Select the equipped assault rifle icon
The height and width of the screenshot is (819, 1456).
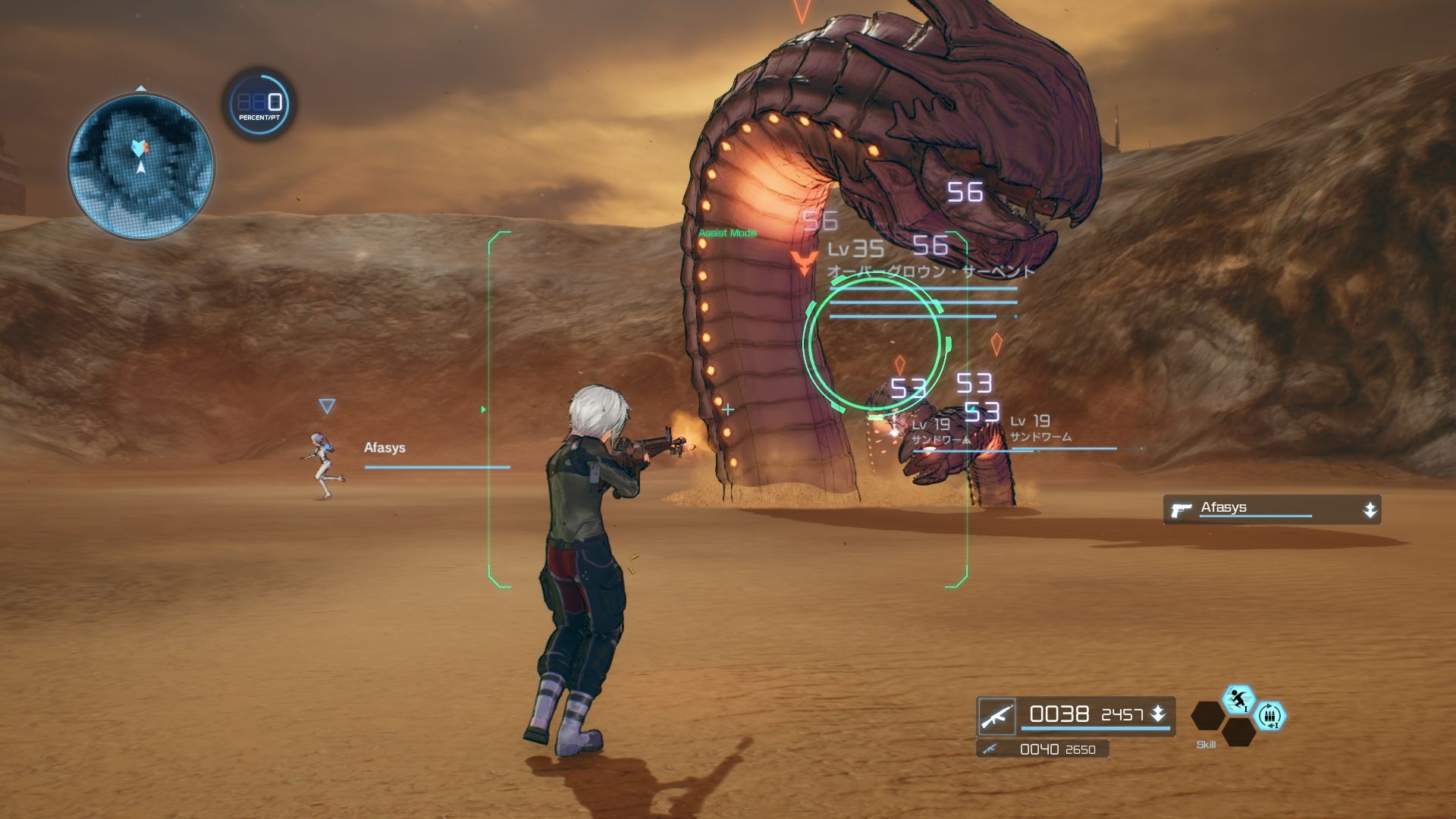996,716
